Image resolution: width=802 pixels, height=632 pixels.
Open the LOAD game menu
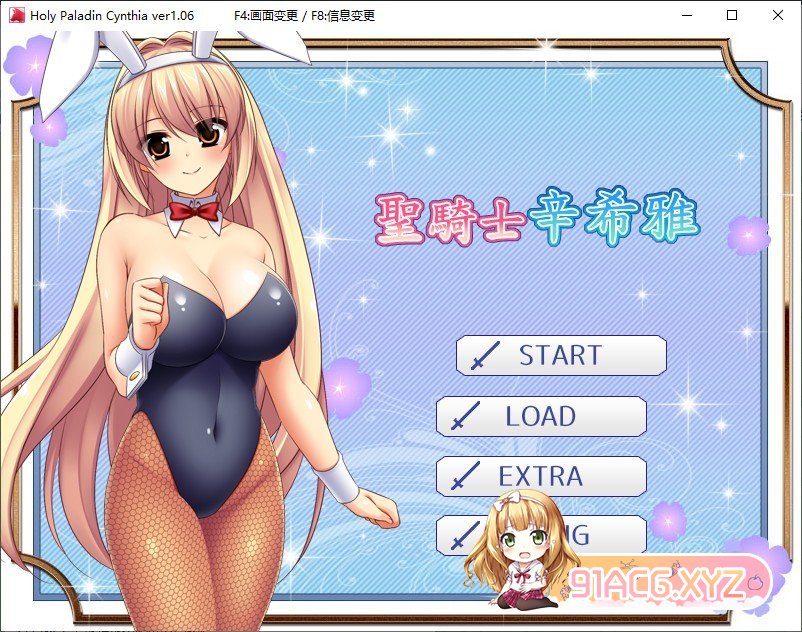pos(541,416)
